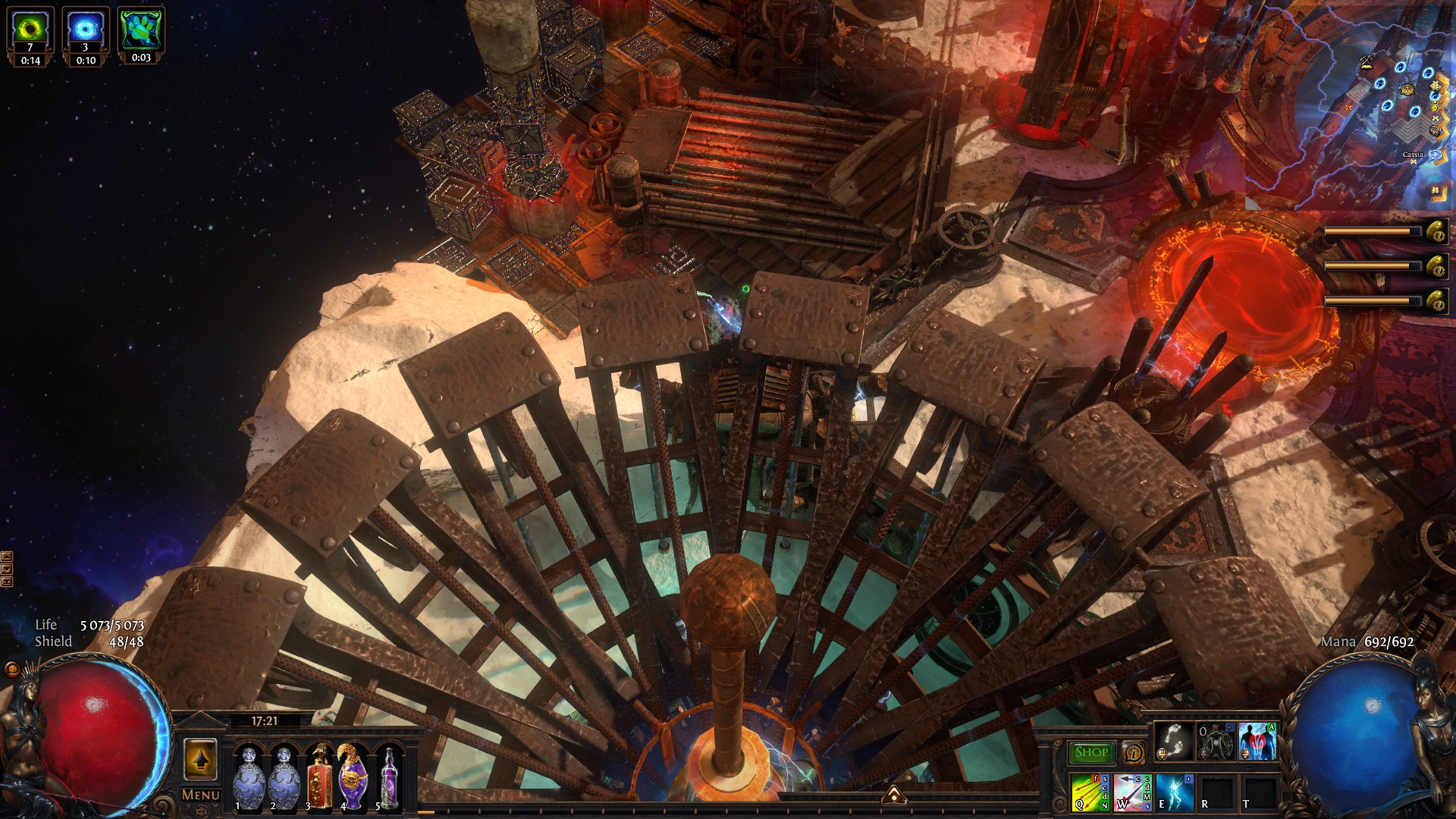Viewport: 1456px width, 819px height.
Task: Open the green Shop button
Action: (1091, 752)
